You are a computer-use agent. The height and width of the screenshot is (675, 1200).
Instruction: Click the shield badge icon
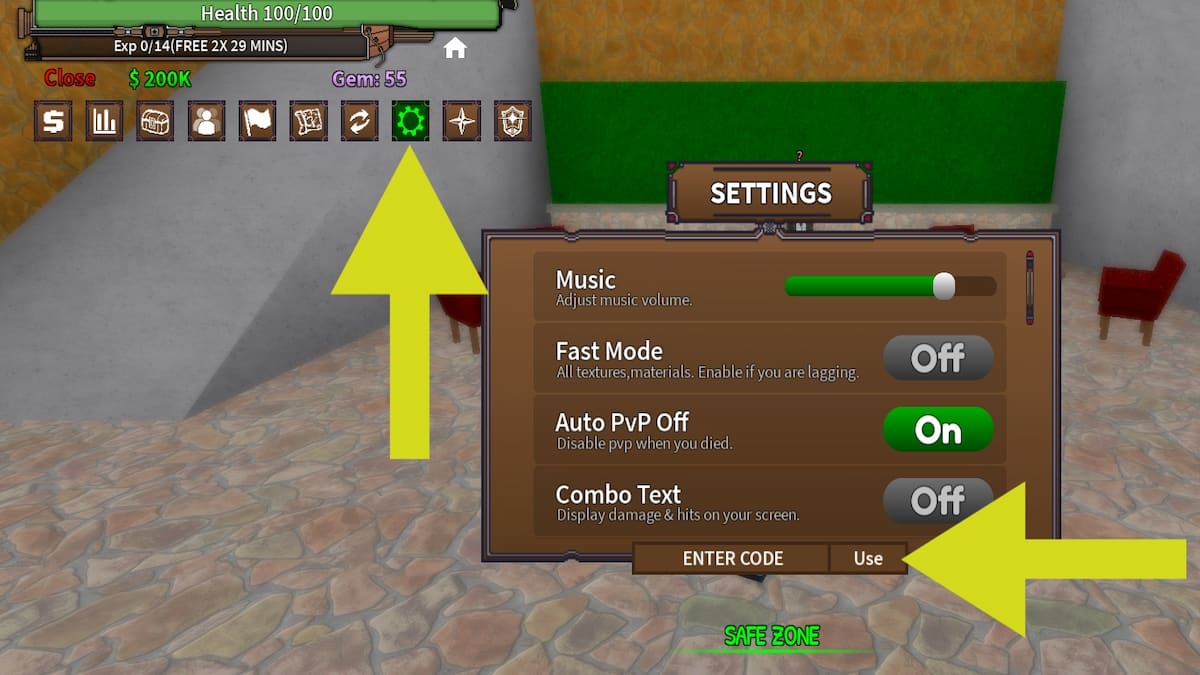tap(513, 121)
